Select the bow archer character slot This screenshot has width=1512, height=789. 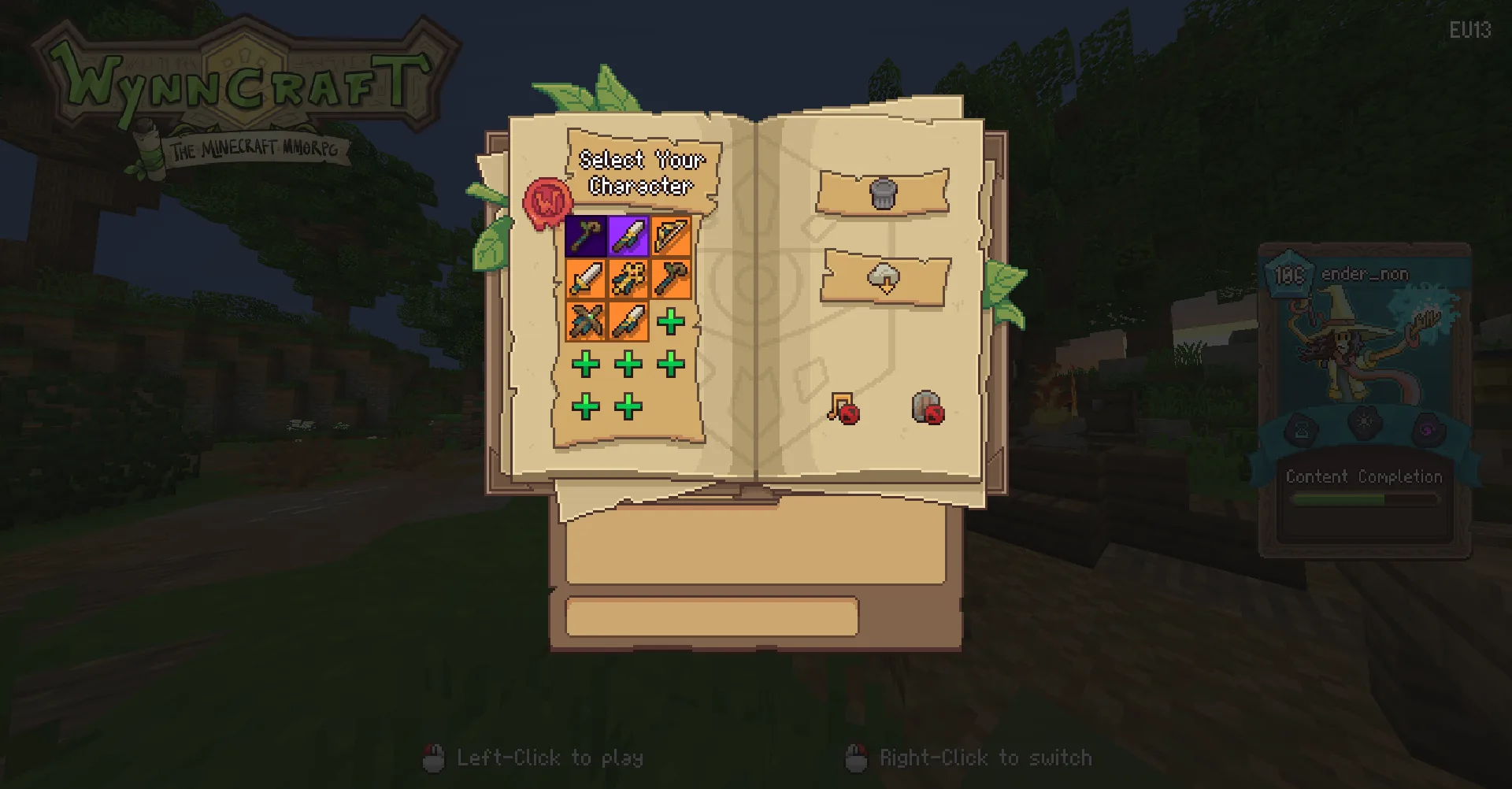click(x=671, y=237)
